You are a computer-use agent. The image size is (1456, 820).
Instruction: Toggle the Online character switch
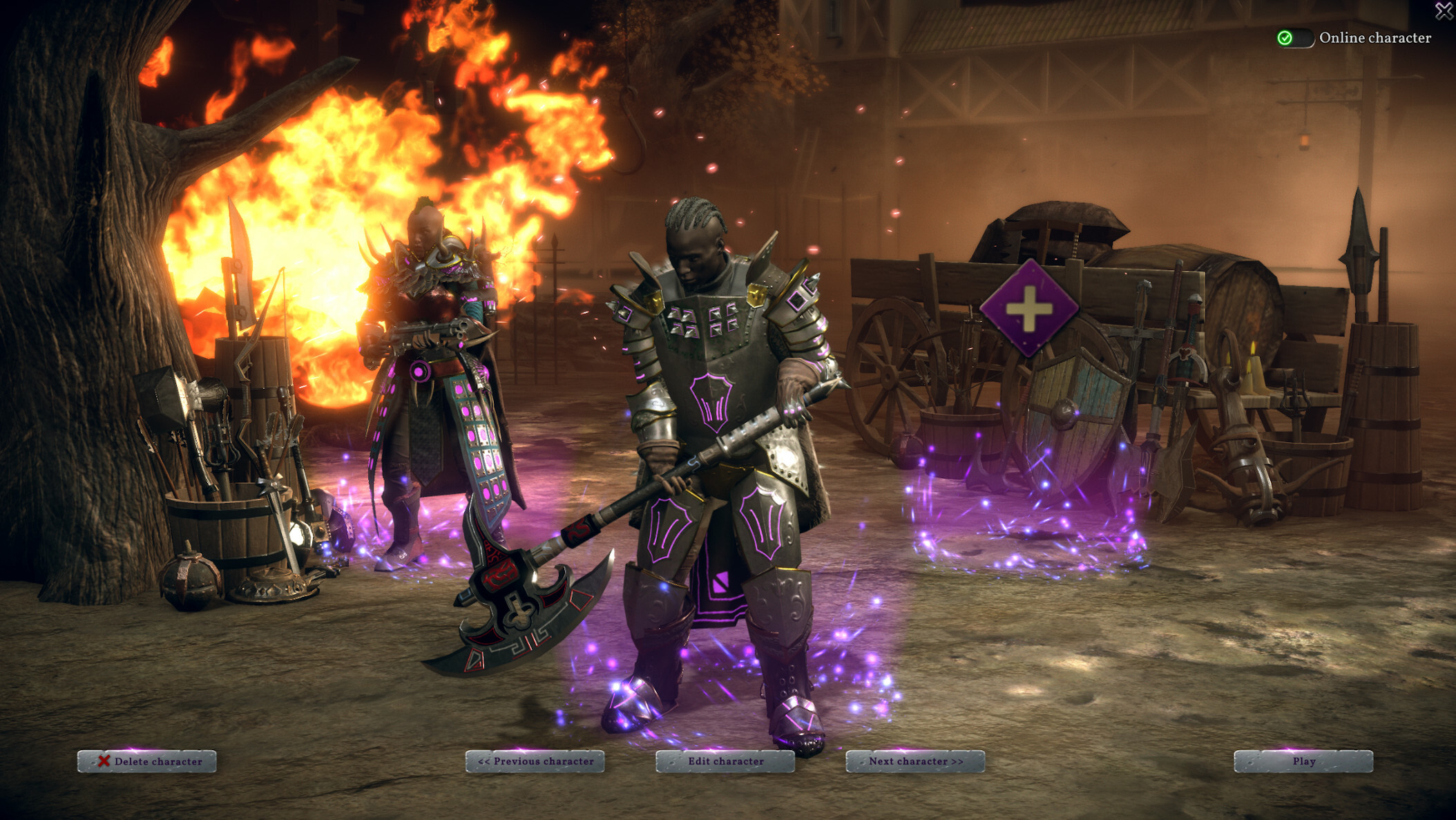click(x=1294, y=38)
